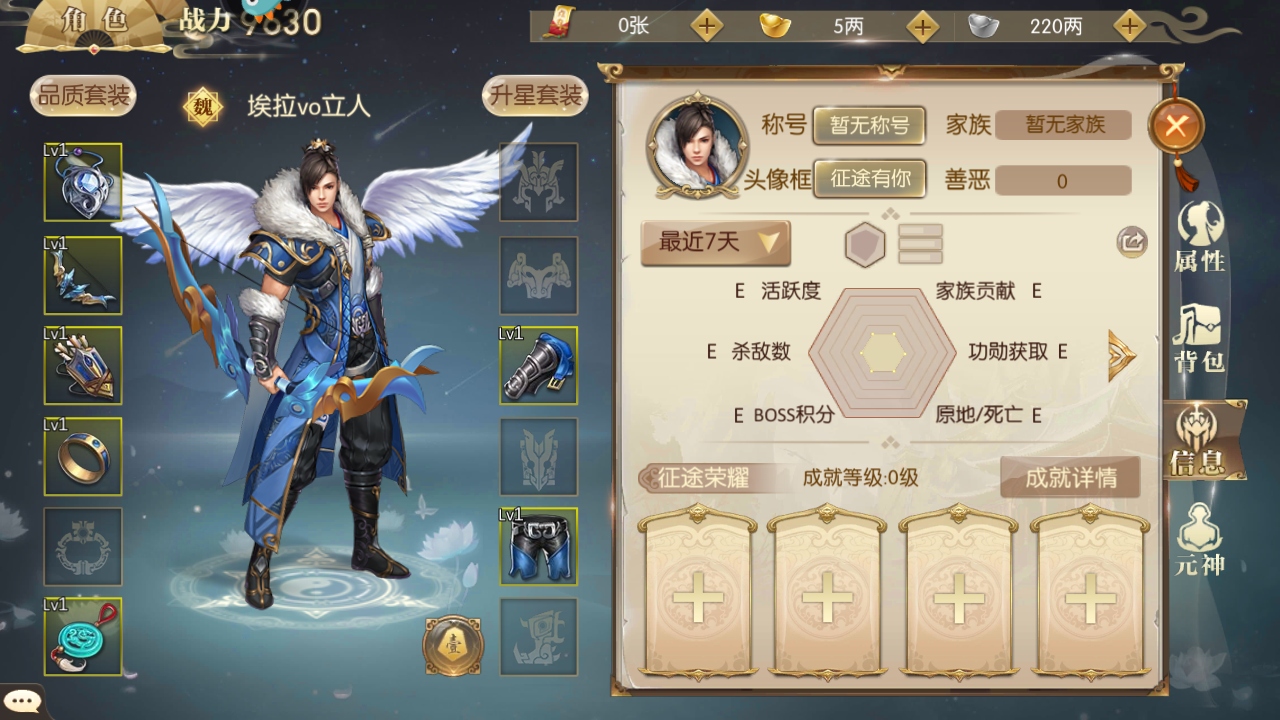Open the chat bubble icon
Viewport: 1280px width, 720px height.
point(20,702)
